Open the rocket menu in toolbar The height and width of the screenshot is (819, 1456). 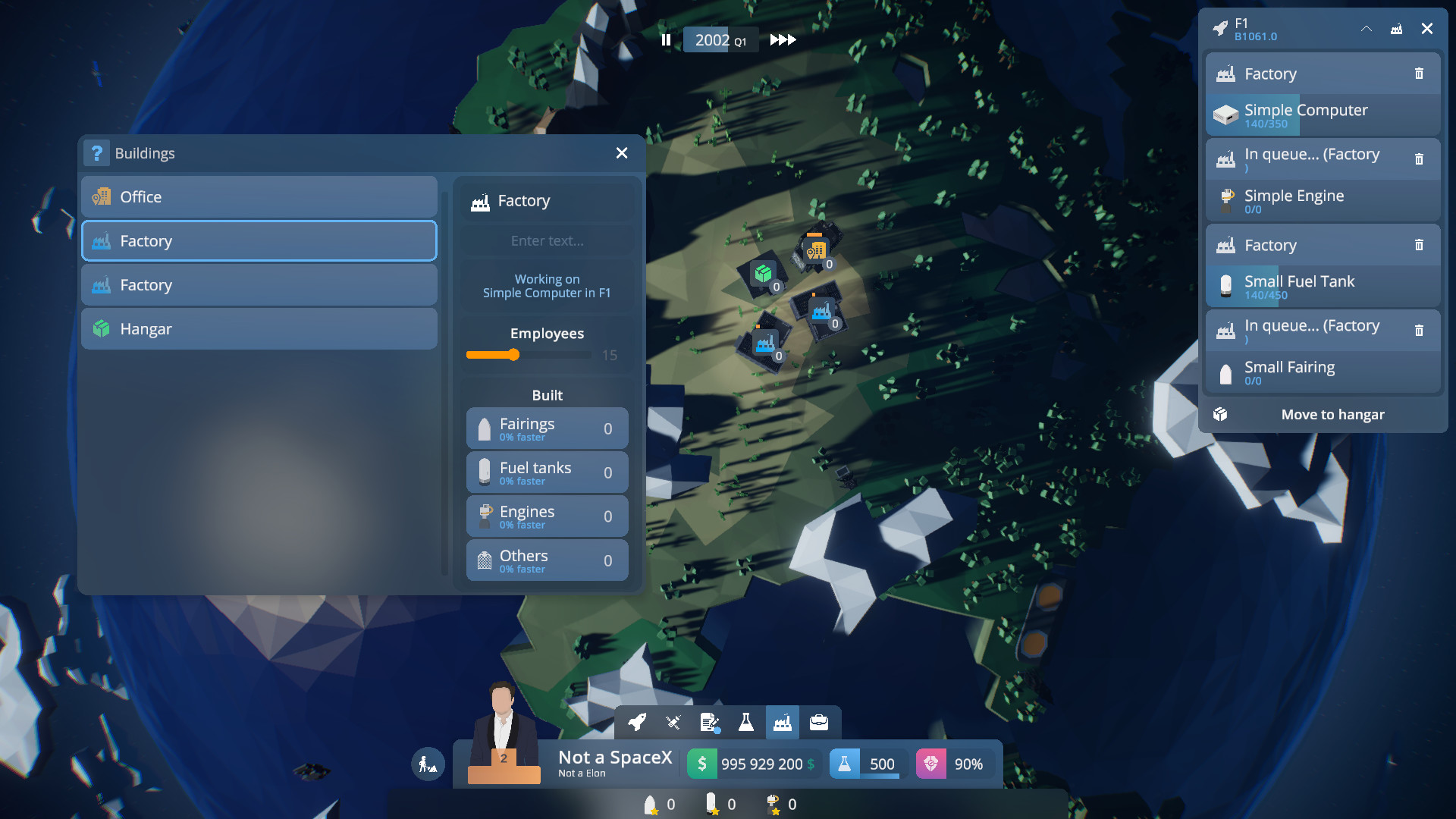pos(637,723)
